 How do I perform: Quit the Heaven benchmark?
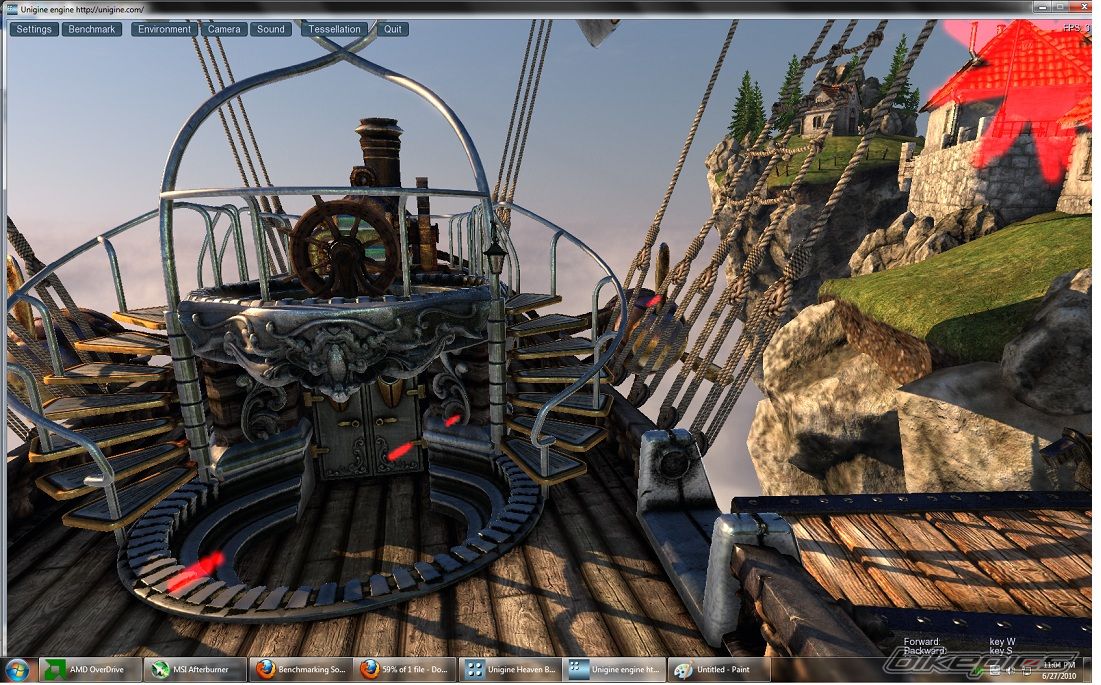393,29
